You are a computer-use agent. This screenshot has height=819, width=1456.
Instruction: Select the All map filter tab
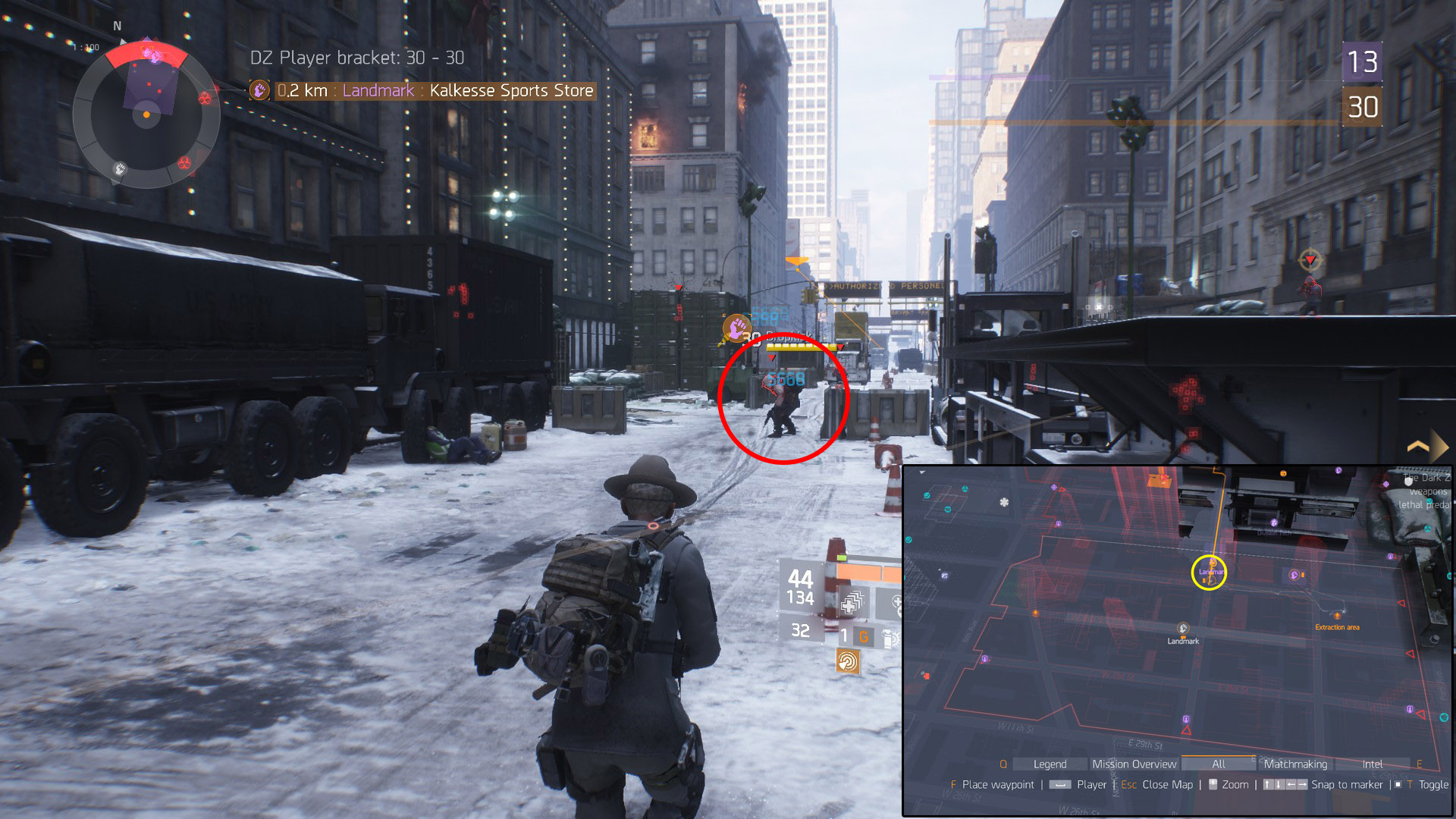click(1218, 764)
